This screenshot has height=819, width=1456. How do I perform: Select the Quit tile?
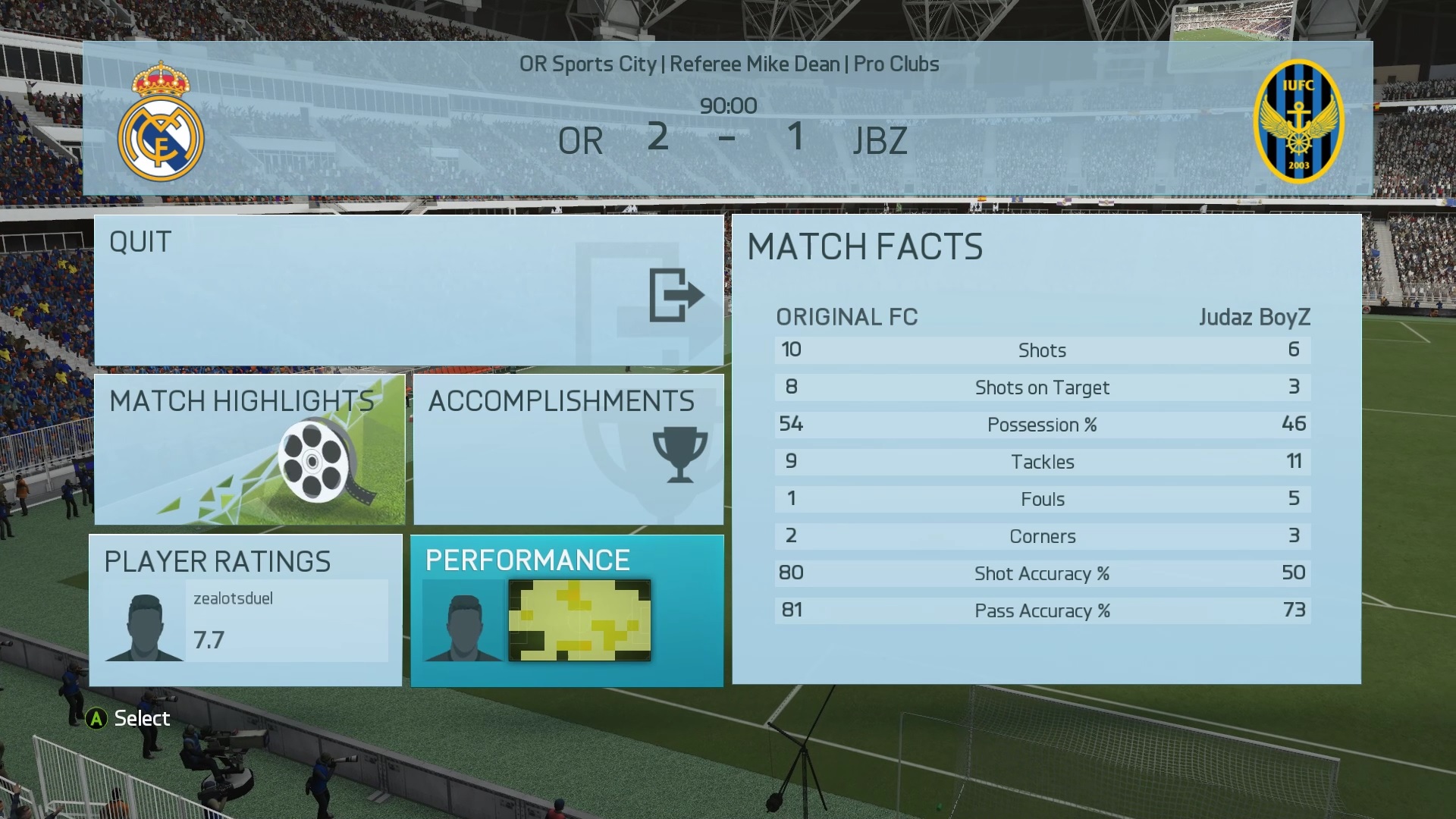pos(408,290)
